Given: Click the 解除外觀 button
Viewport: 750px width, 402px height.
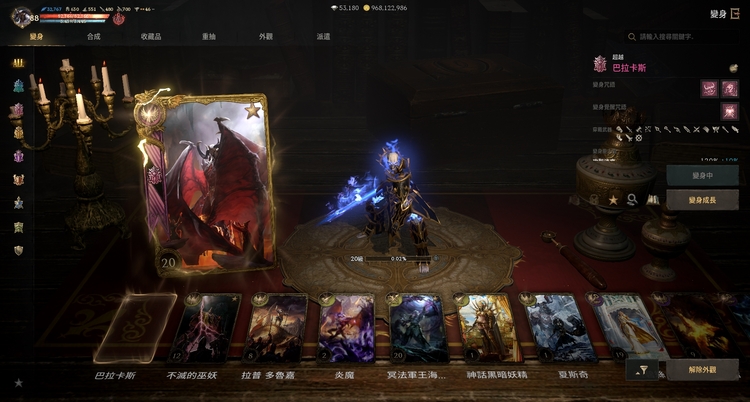Looking at the screenshot, I should (702, 370).
